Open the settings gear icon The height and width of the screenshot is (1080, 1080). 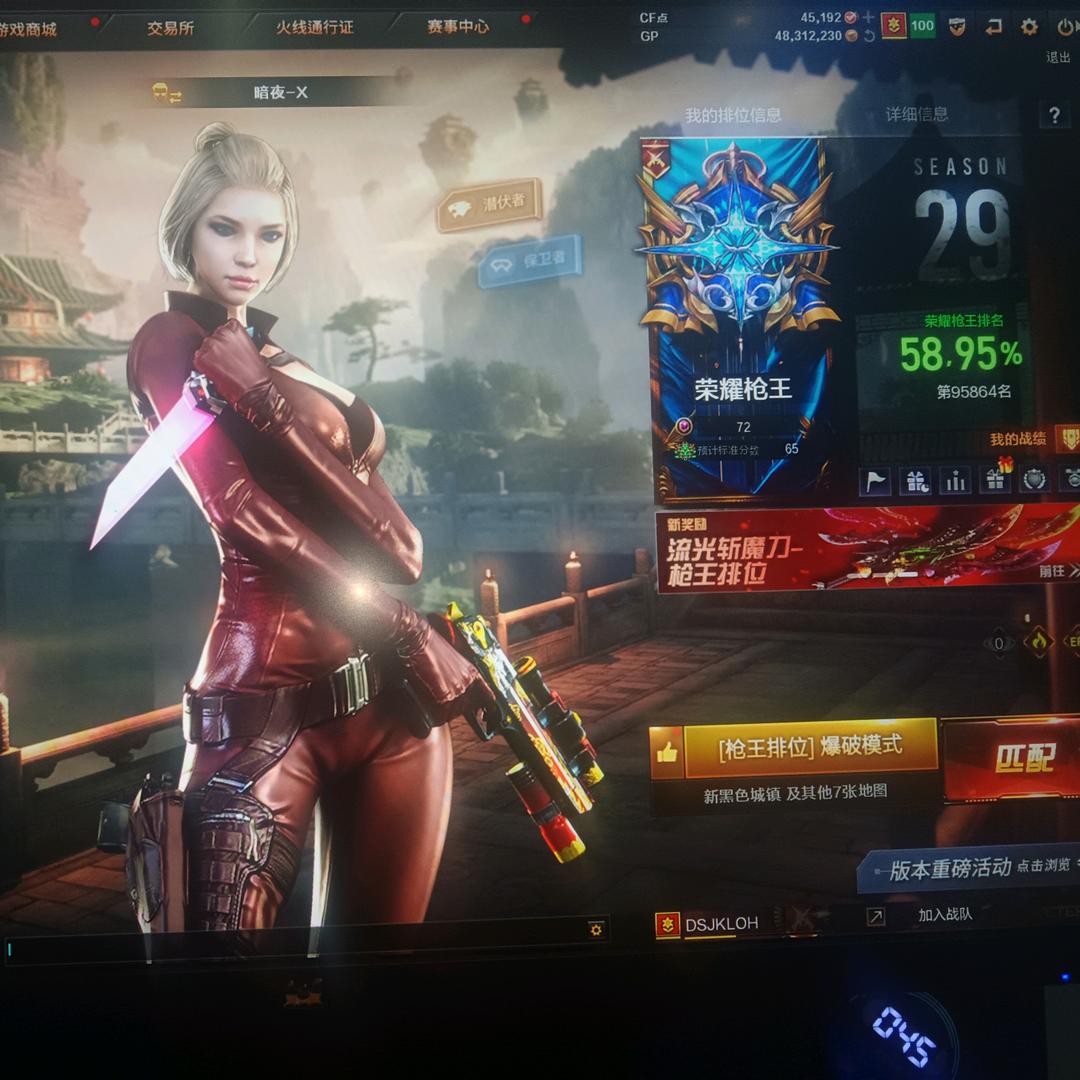coord(1029,27)
